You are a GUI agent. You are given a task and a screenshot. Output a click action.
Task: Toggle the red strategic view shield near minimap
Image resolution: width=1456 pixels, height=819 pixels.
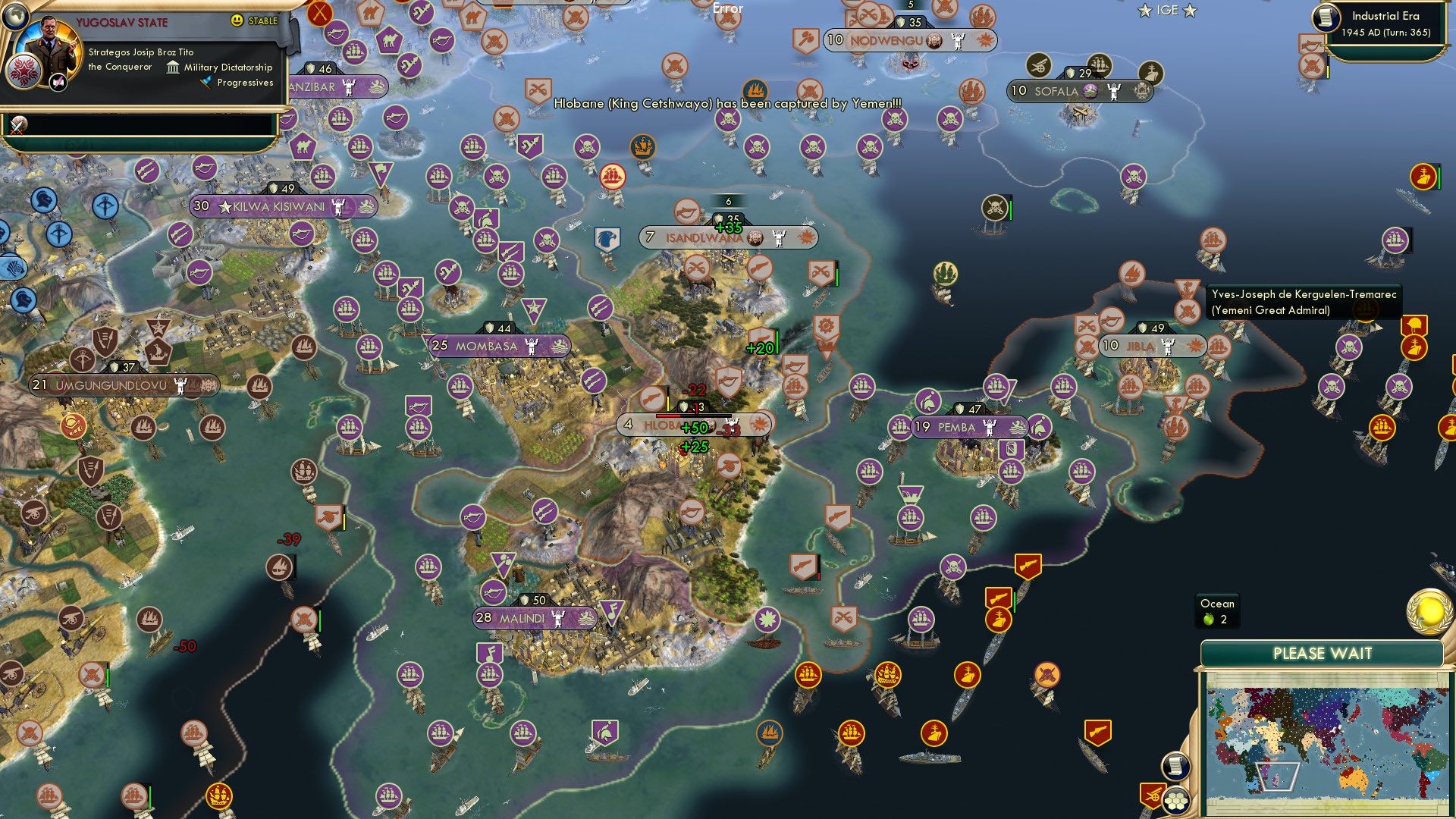[x=1153, y=795]
